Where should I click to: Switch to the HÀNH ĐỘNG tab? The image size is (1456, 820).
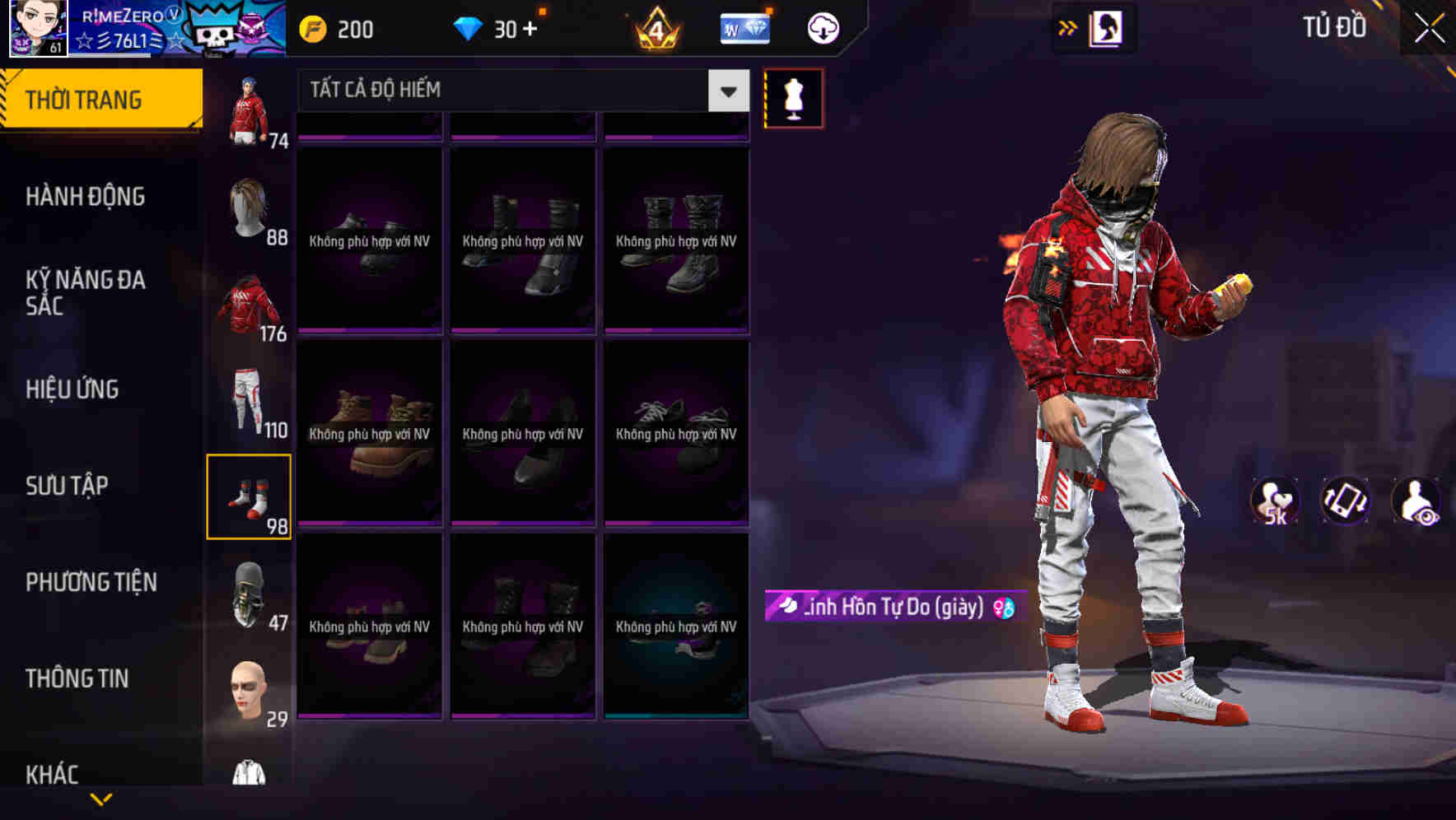coord(86,197)
